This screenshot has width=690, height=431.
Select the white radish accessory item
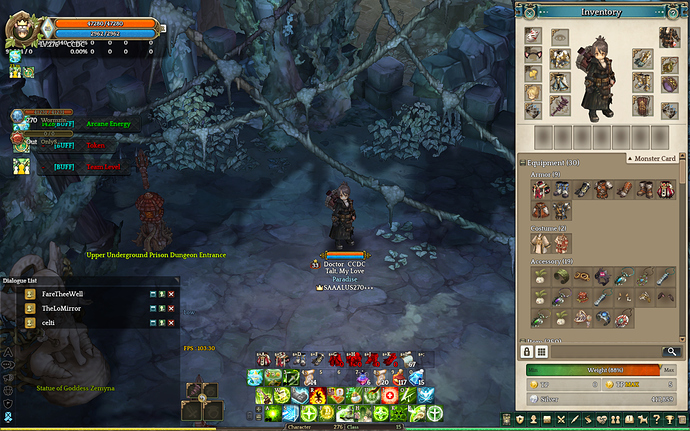click(x=539, y=275)
